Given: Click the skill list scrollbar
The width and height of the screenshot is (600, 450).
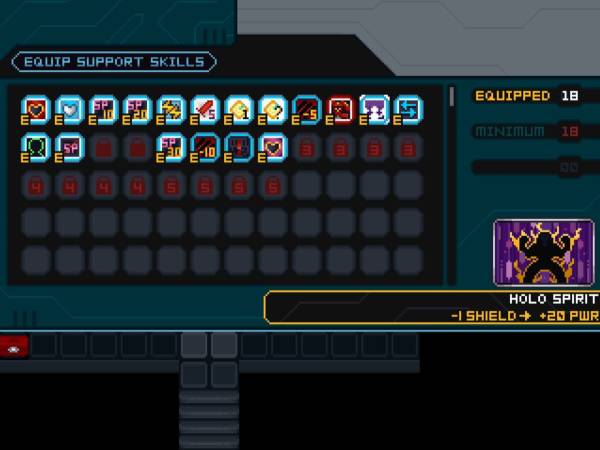Looking at the screenshot, I should tap(452, 96).
